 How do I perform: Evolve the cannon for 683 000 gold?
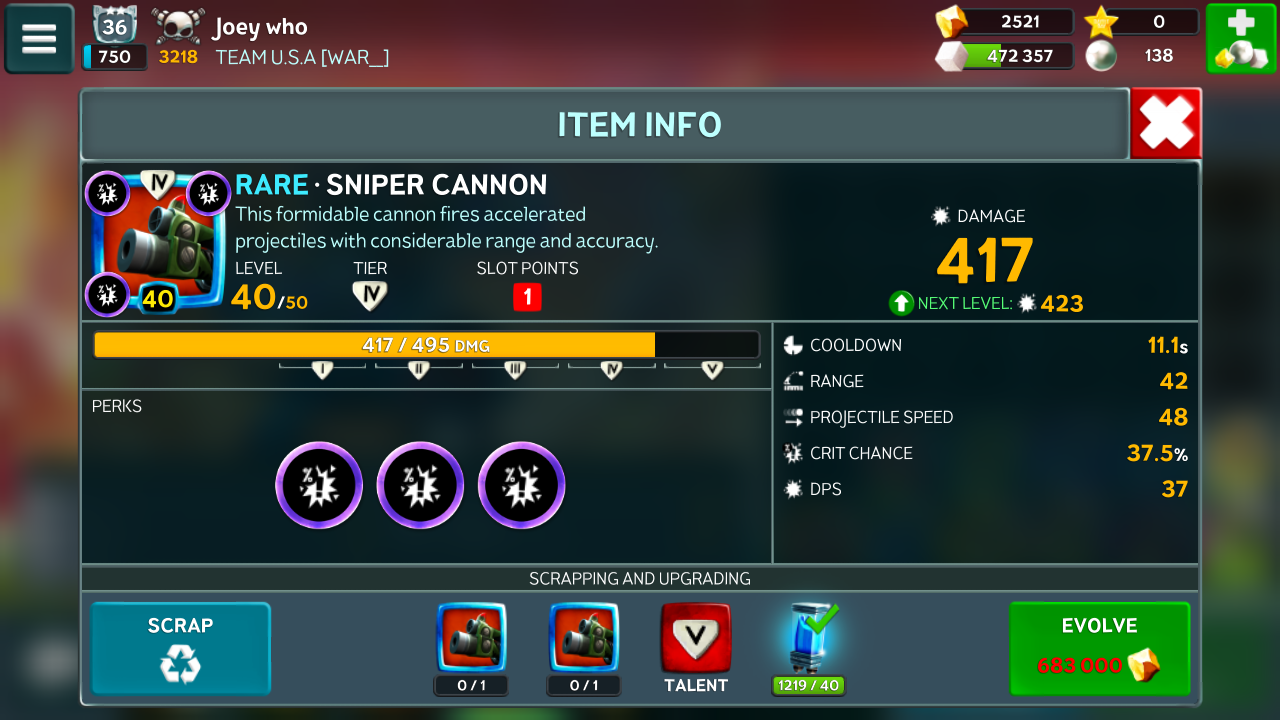(x=1099, y=648)
